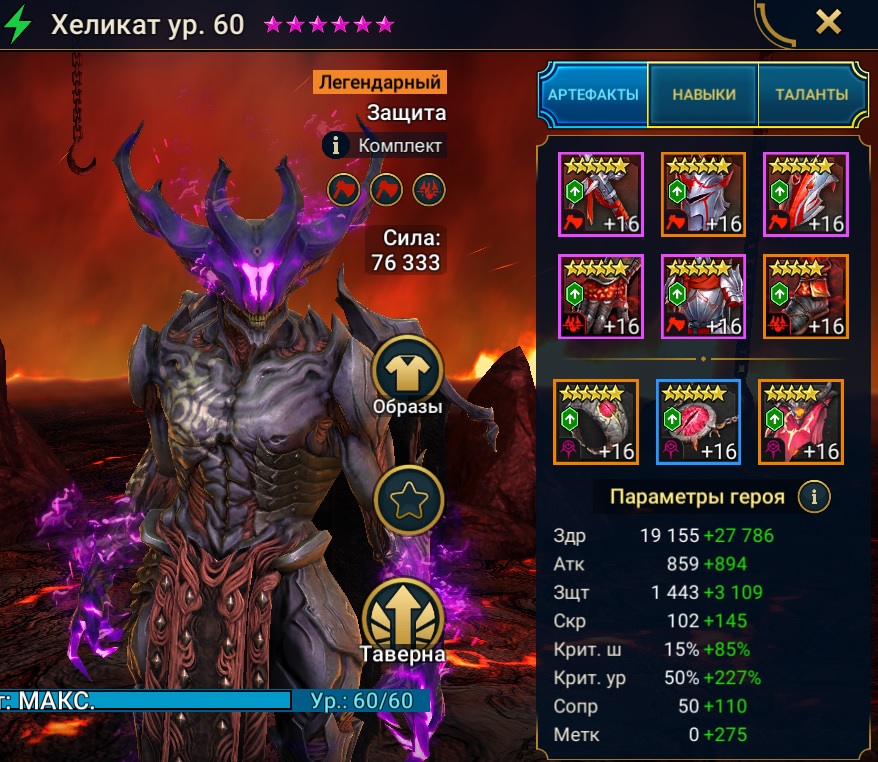Select the equipped boots artifact slot
Viewport: 878px width, 762px height.
(804, 296)
